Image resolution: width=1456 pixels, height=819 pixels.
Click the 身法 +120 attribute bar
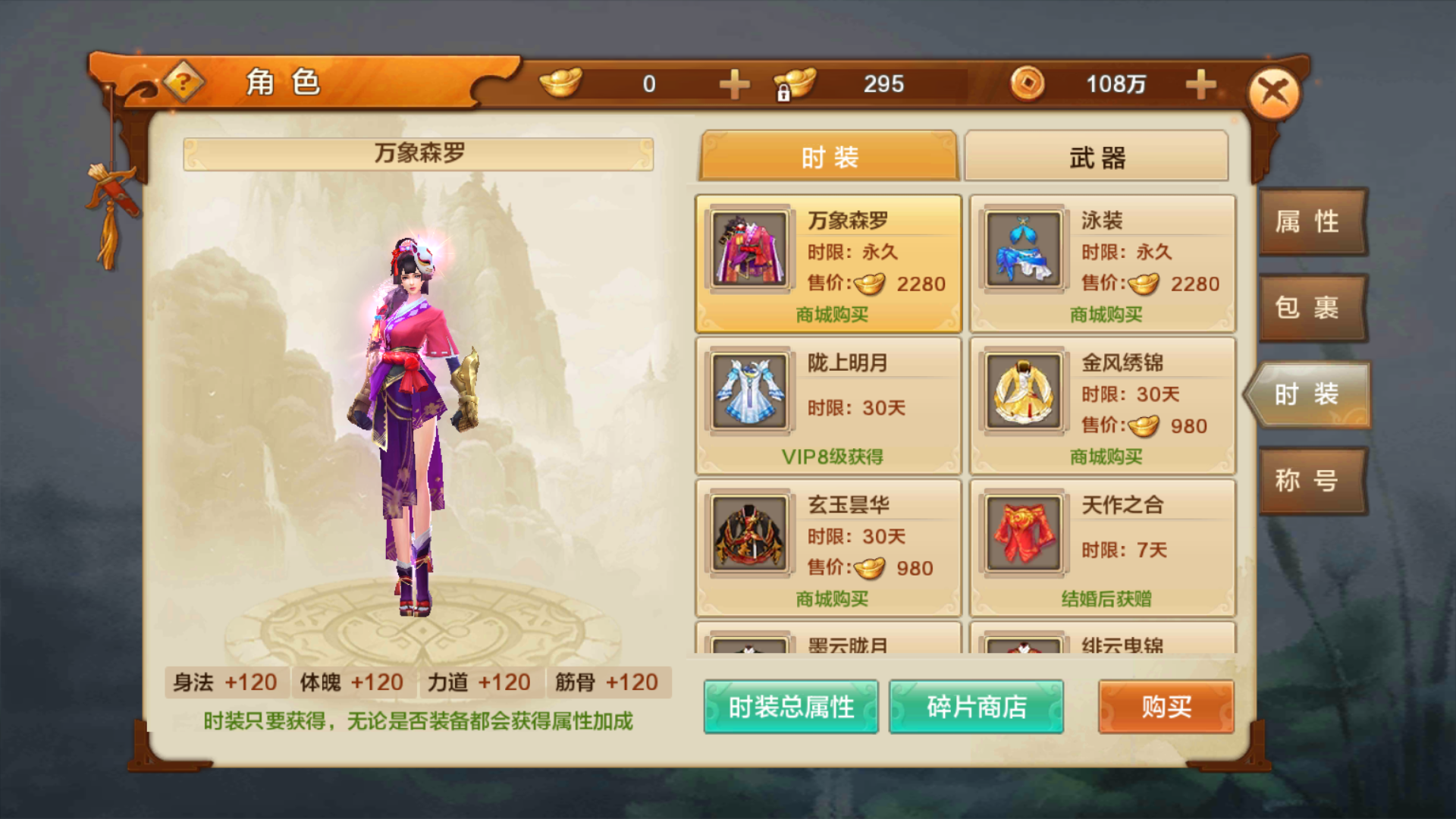coord(226,682)
